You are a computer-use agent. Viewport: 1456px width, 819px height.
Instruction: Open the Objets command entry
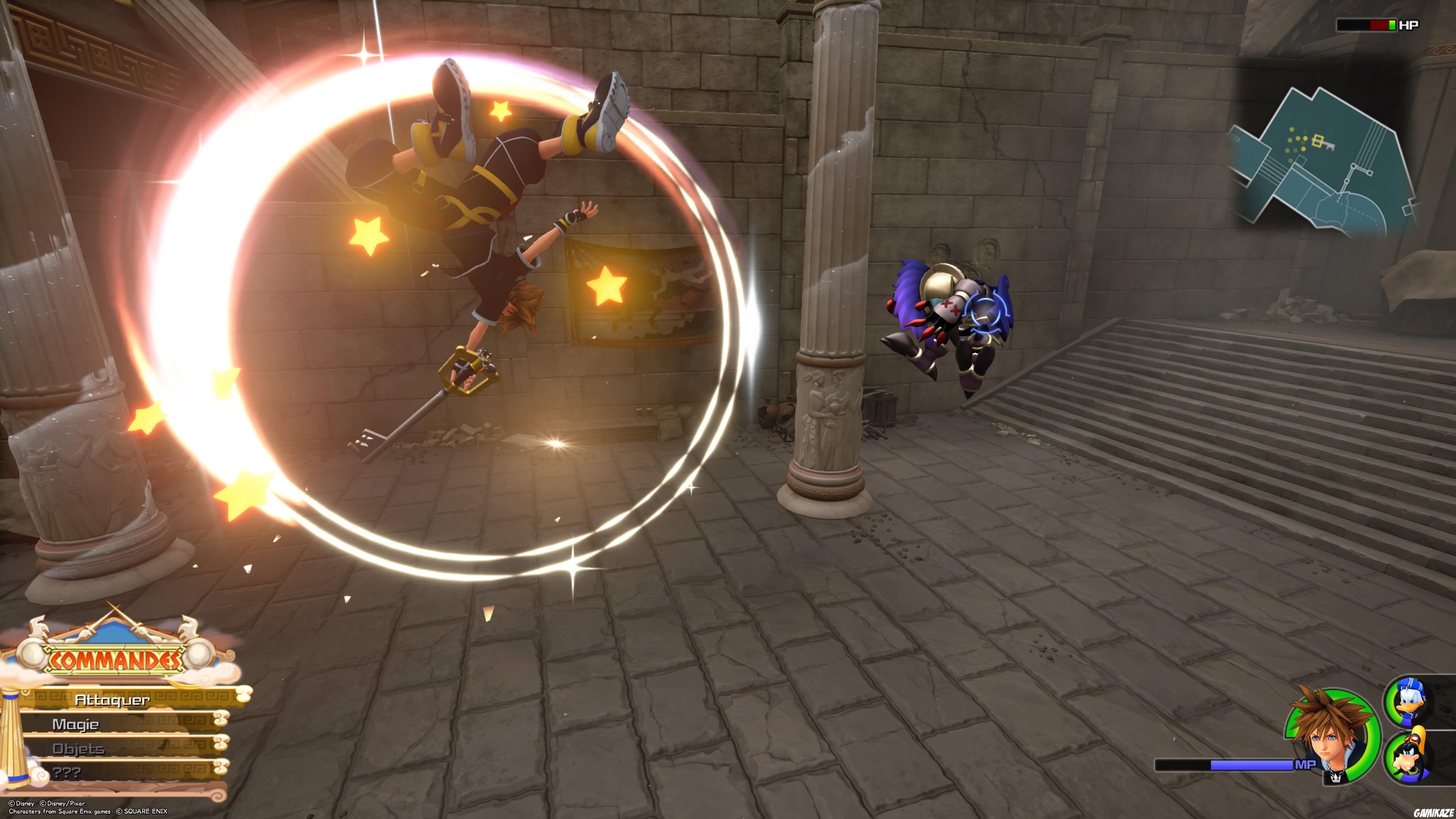coord(78,748)
